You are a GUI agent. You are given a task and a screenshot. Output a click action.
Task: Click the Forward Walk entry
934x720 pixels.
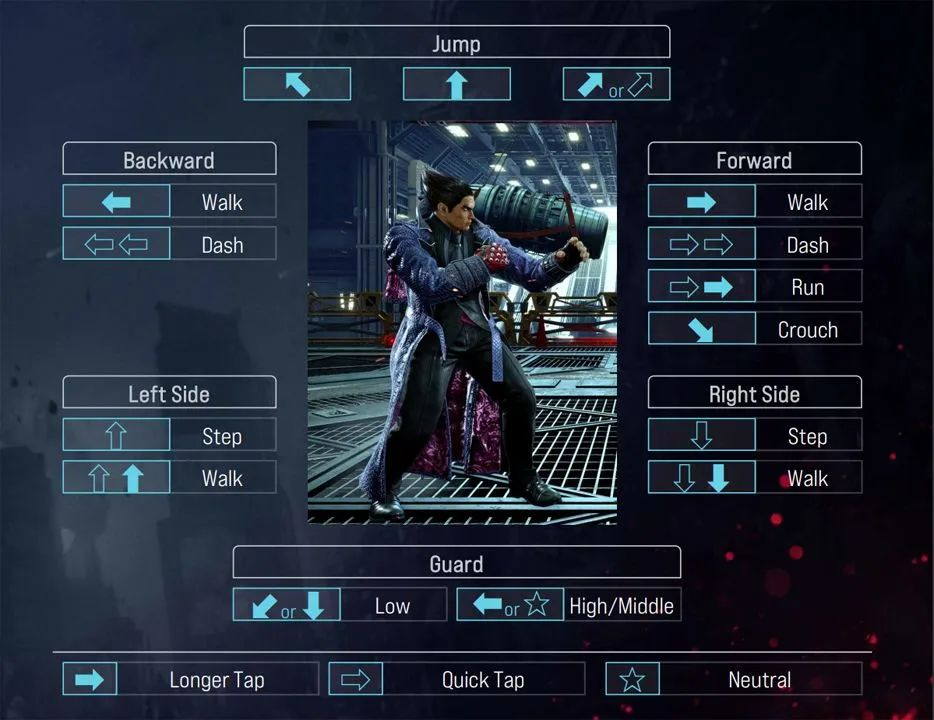coord(754,202)
